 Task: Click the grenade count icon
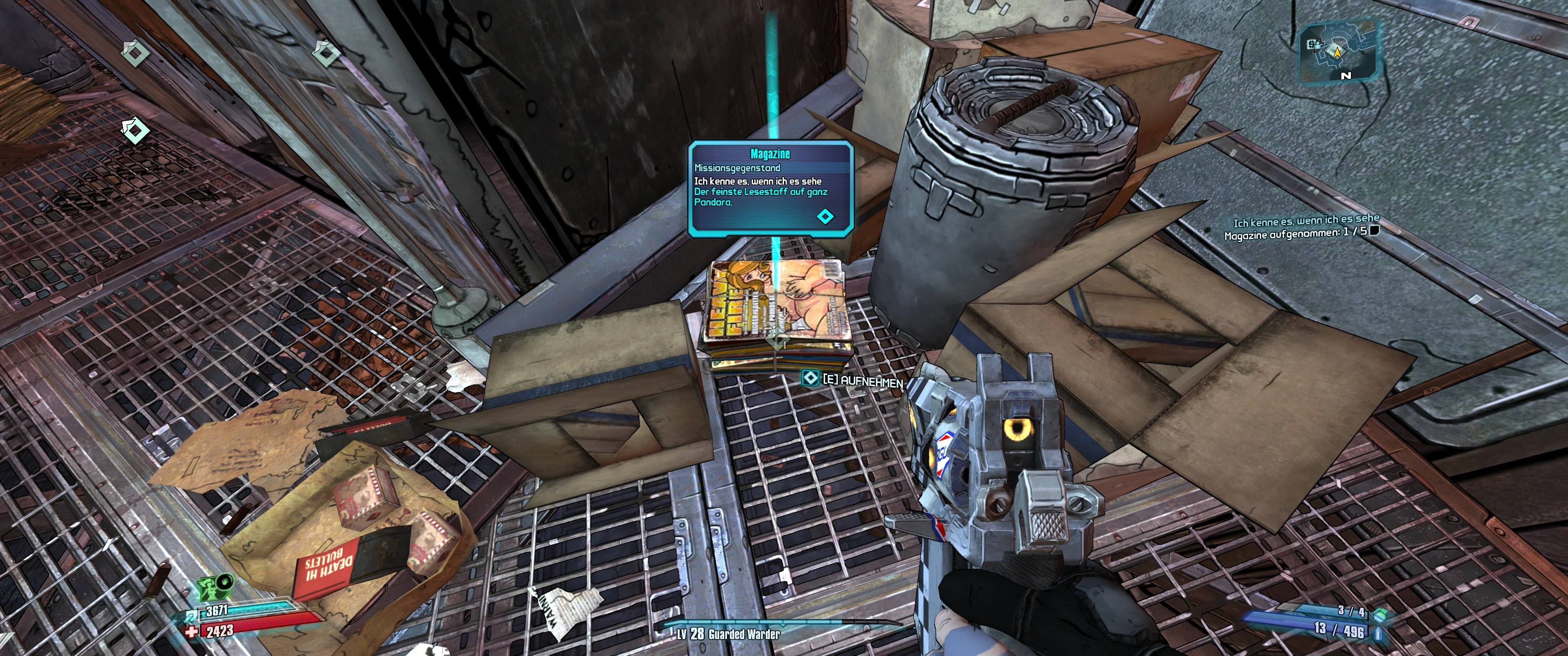click(1380, 612)
